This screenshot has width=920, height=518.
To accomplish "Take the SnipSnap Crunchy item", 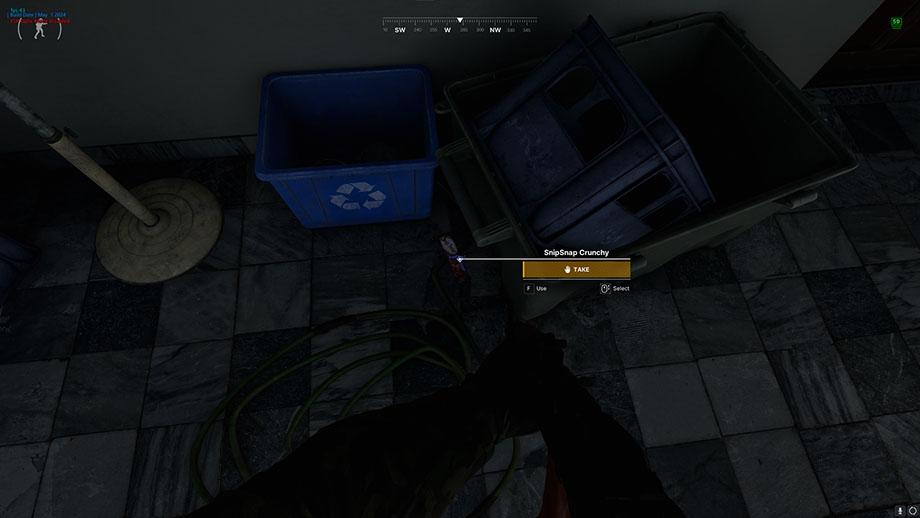I will click(576, 269).
